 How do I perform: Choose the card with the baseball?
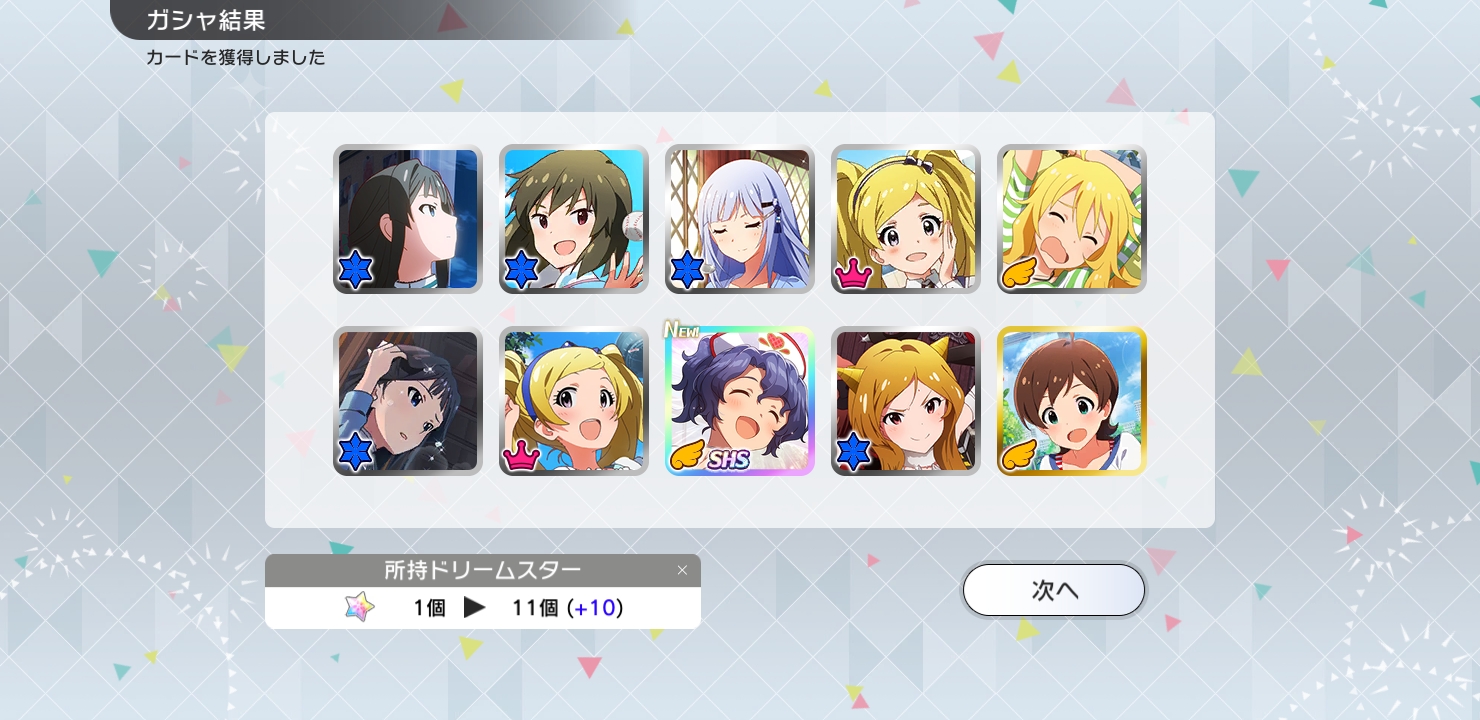click(x=574, y=219)
